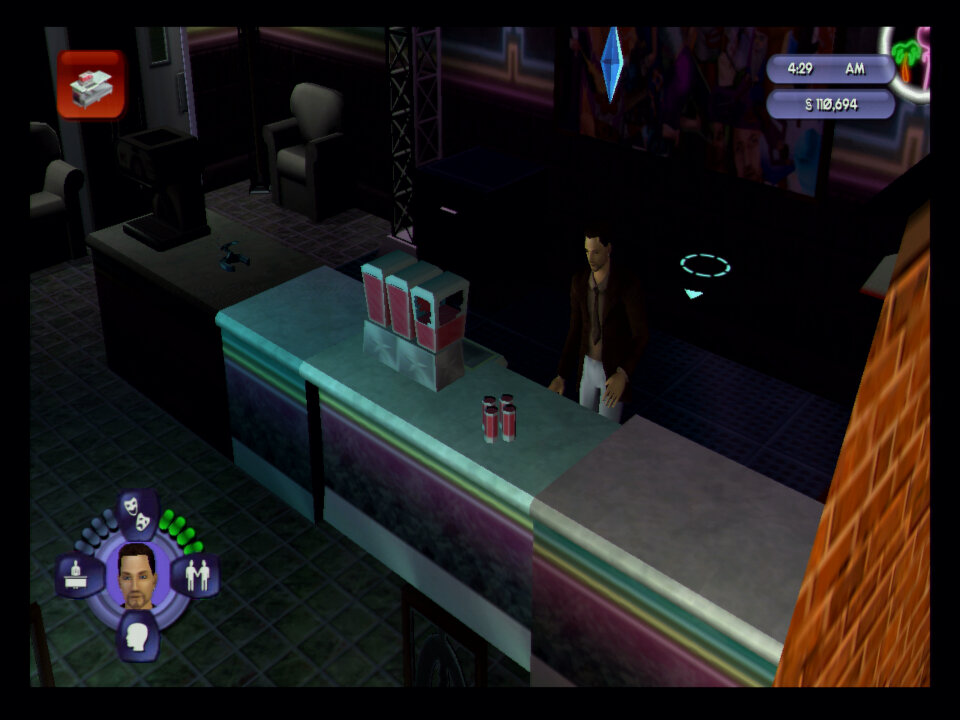Open the career panel with desk icon
The image size is (960, 720).
click(79, 576)
